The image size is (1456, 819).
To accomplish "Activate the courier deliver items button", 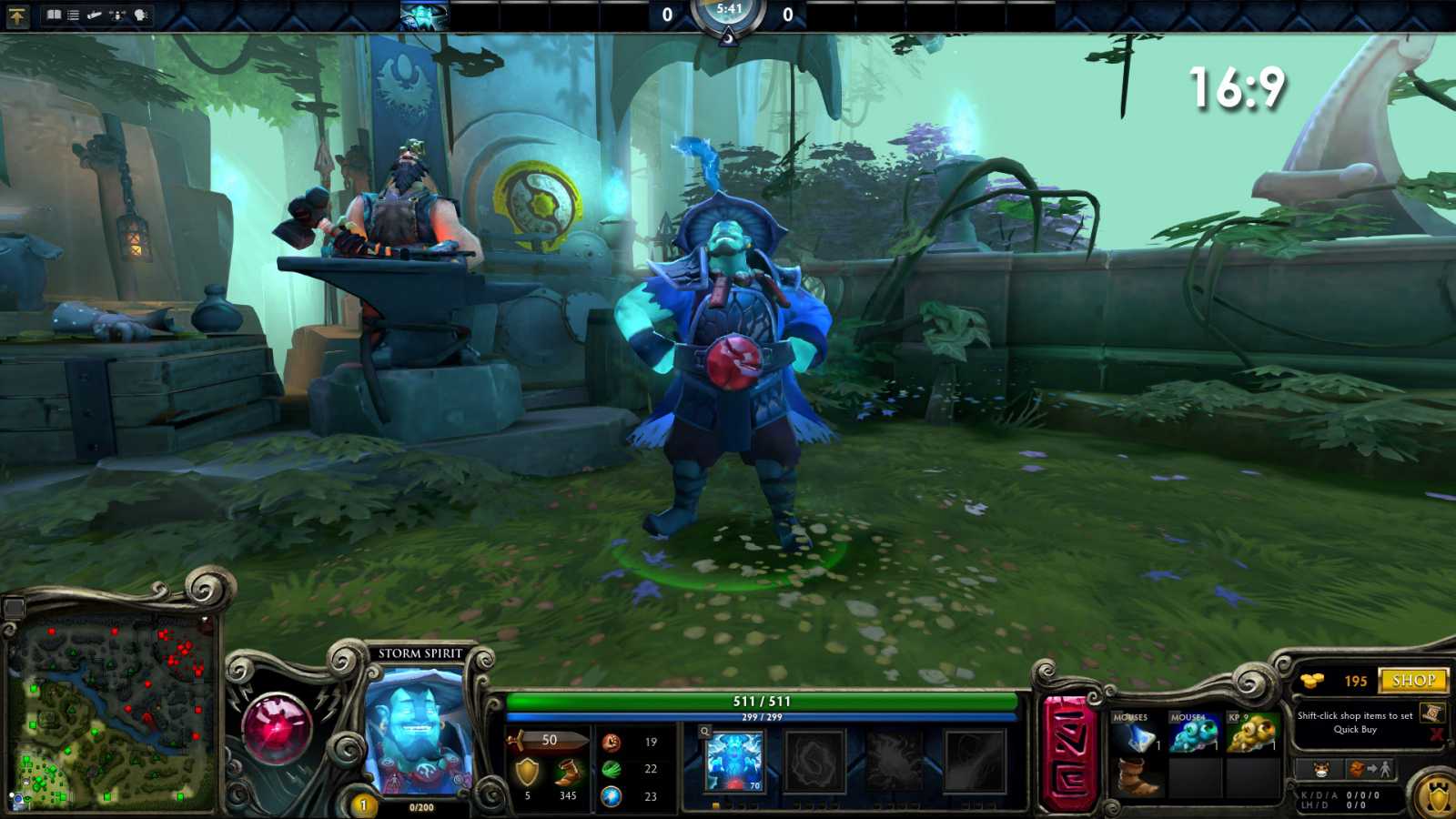I will click(x=1370, y=770).
